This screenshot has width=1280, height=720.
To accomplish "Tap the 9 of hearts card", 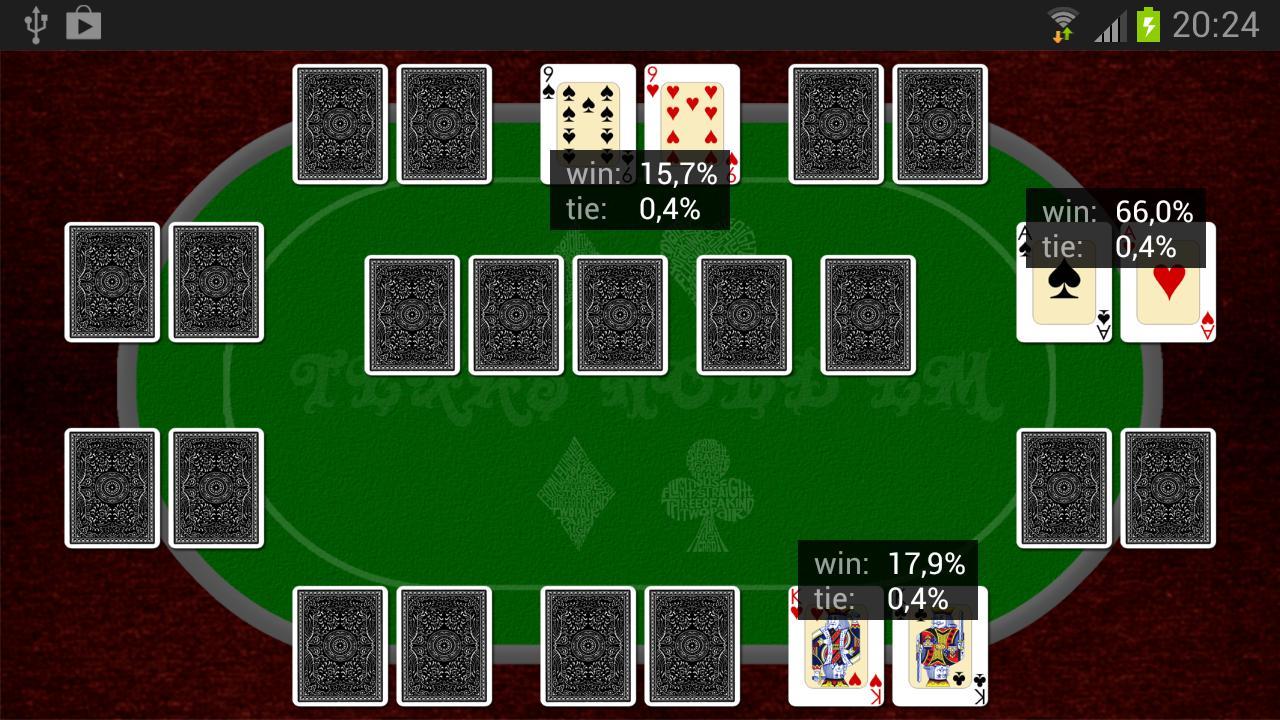I will pyautogui.click(x=690, y=115).
